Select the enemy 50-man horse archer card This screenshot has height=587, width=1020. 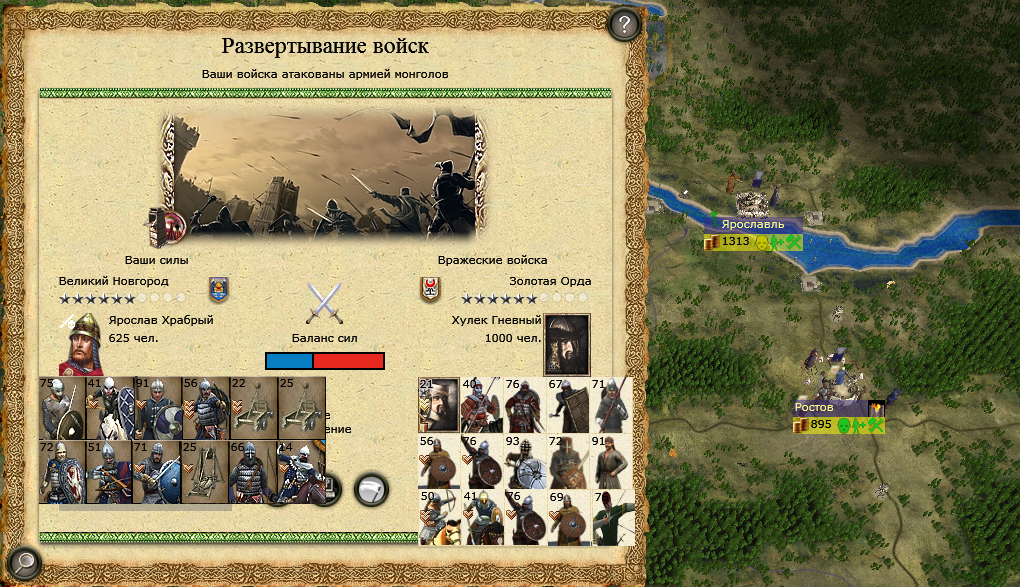[439, 517]
